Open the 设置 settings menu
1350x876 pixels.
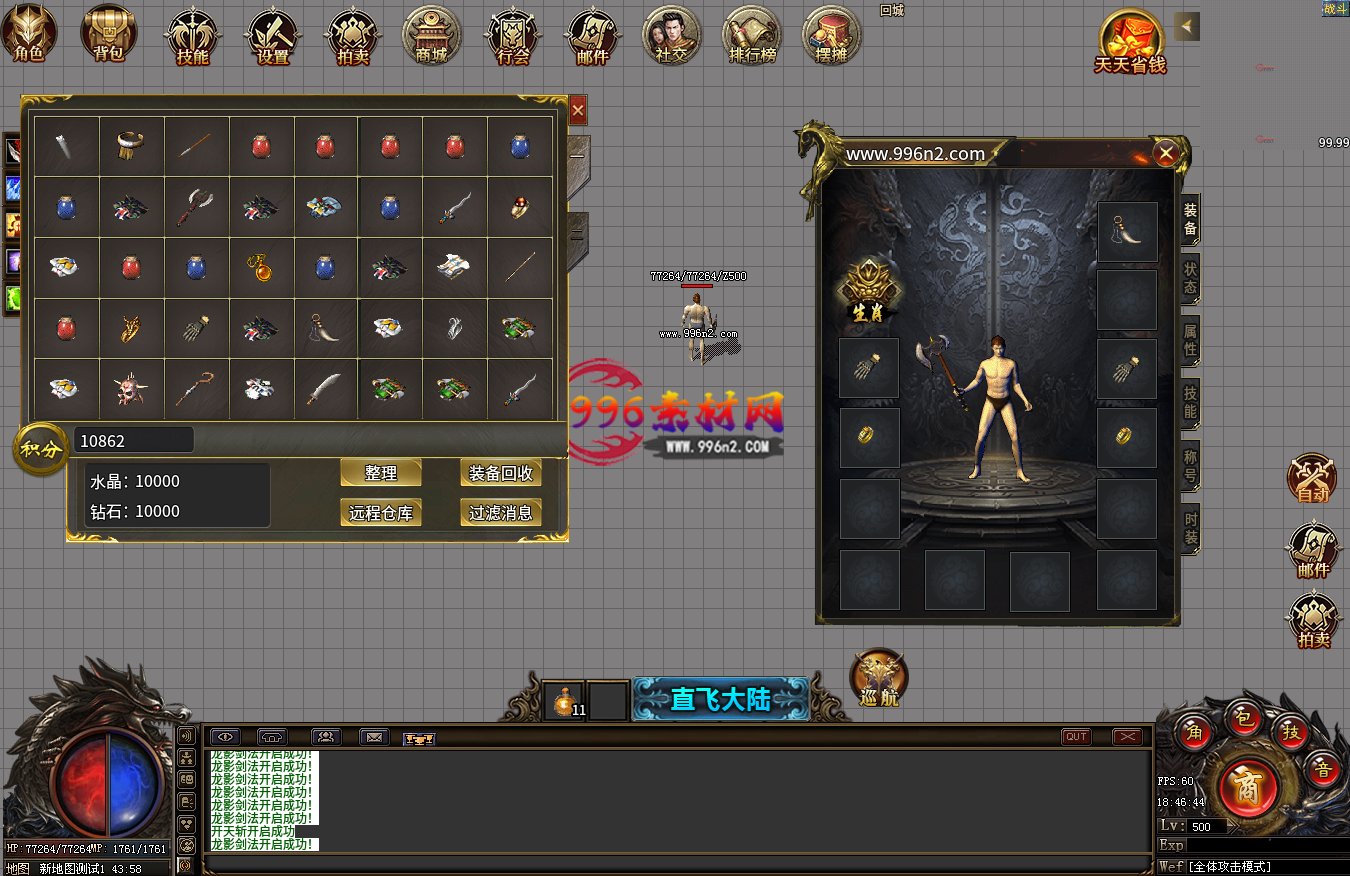273,36
